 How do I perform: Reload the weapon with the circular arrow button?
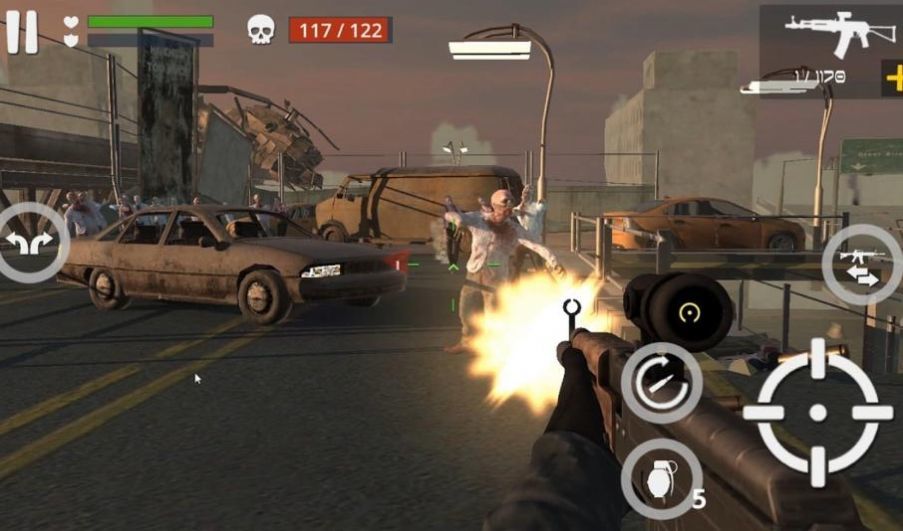point(660,382)
